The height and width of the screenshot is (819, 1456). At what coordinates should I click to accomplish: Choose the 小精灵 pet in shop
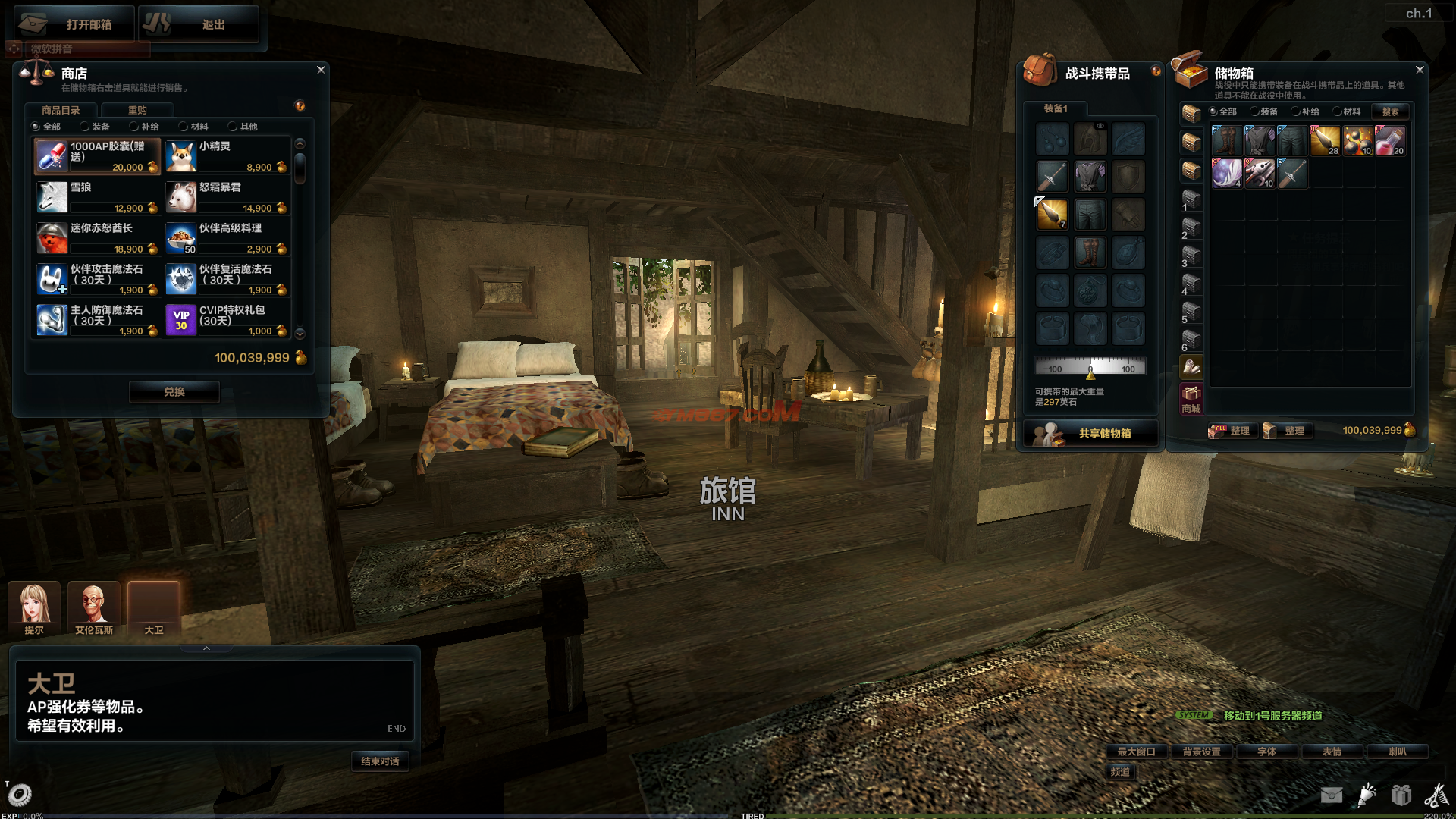(227, 155)
